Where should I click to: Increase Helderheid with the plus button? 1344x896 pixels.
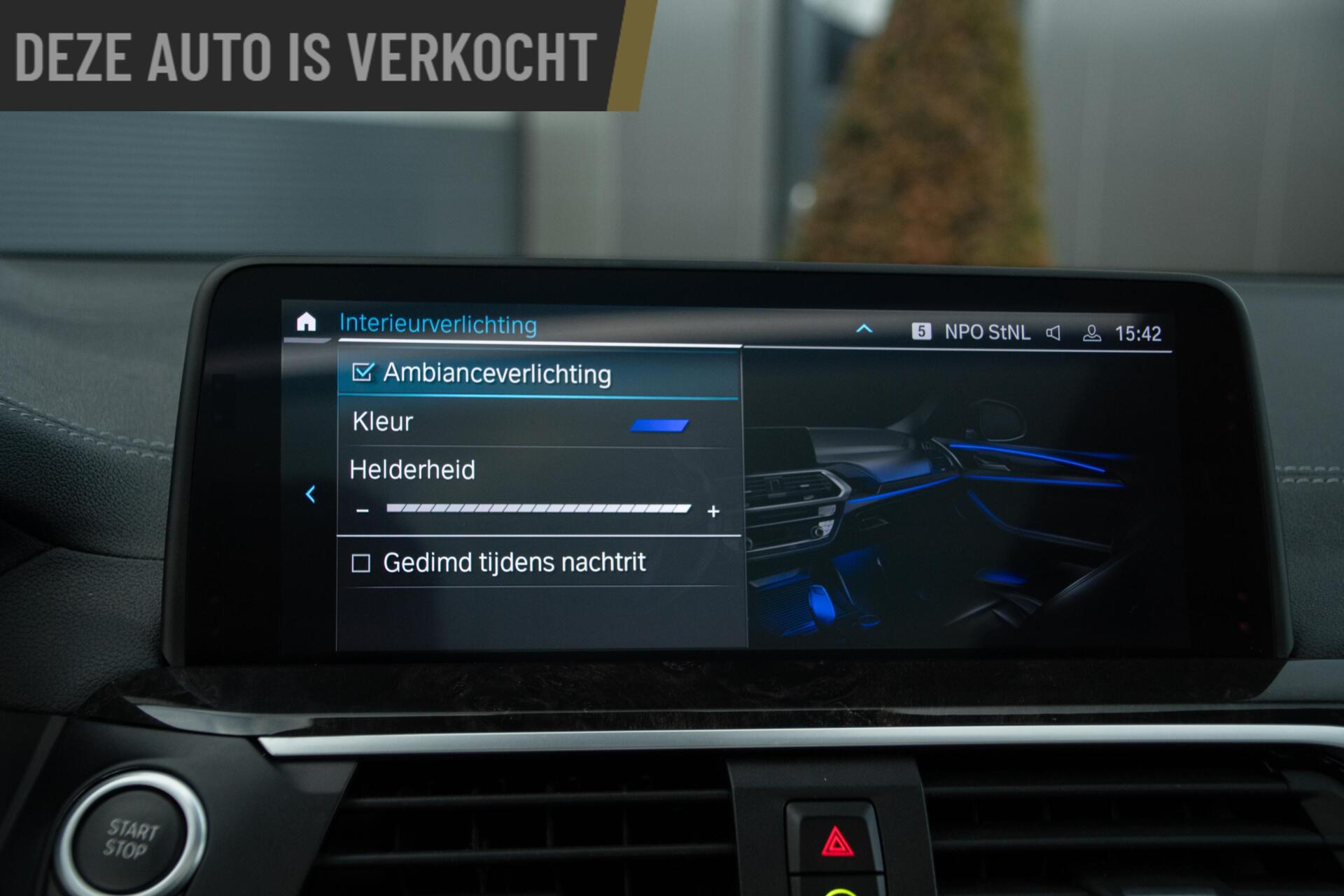click(713, 512)
